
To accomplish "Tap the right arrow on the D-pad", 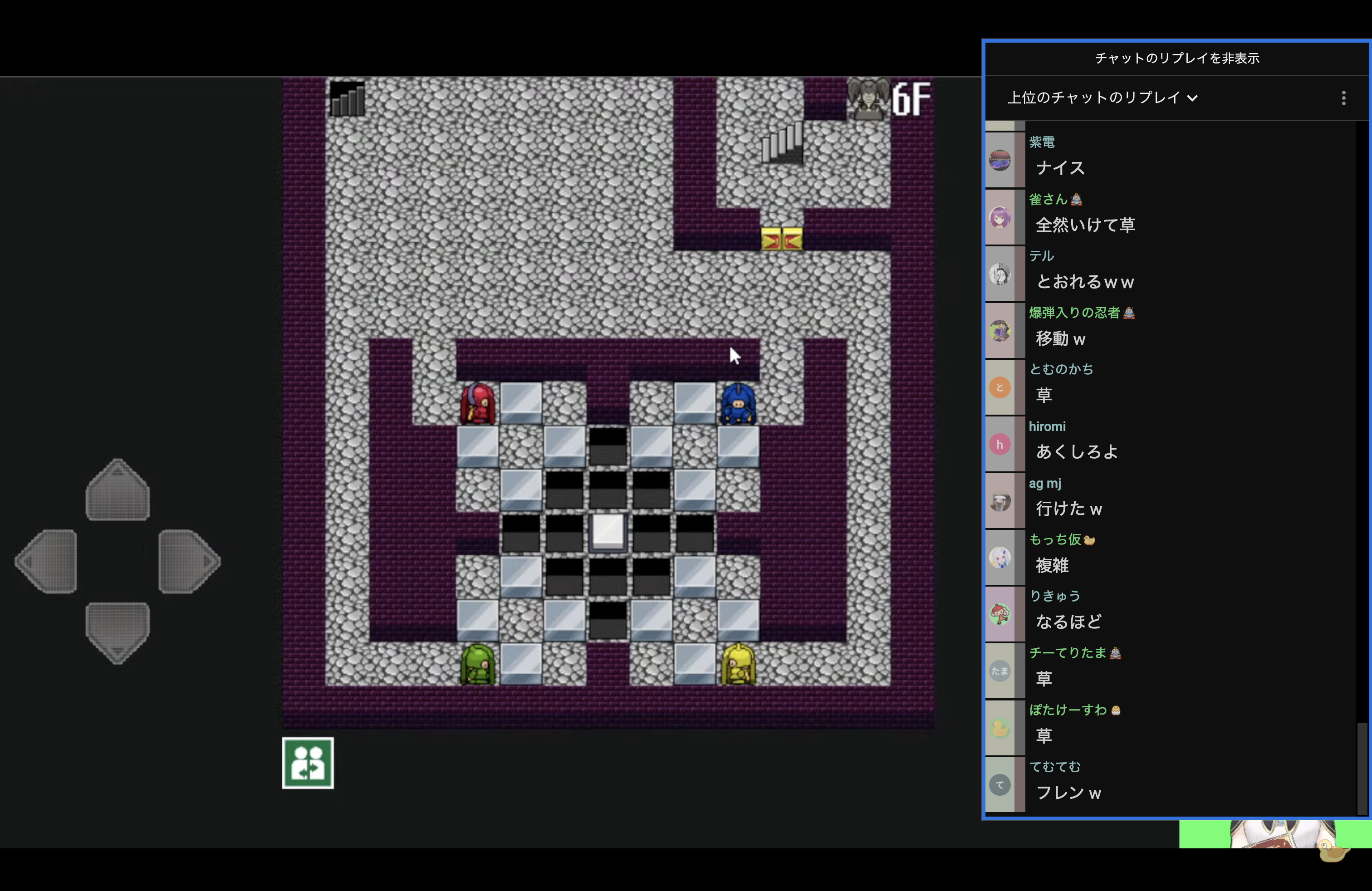I will (188, 561).
